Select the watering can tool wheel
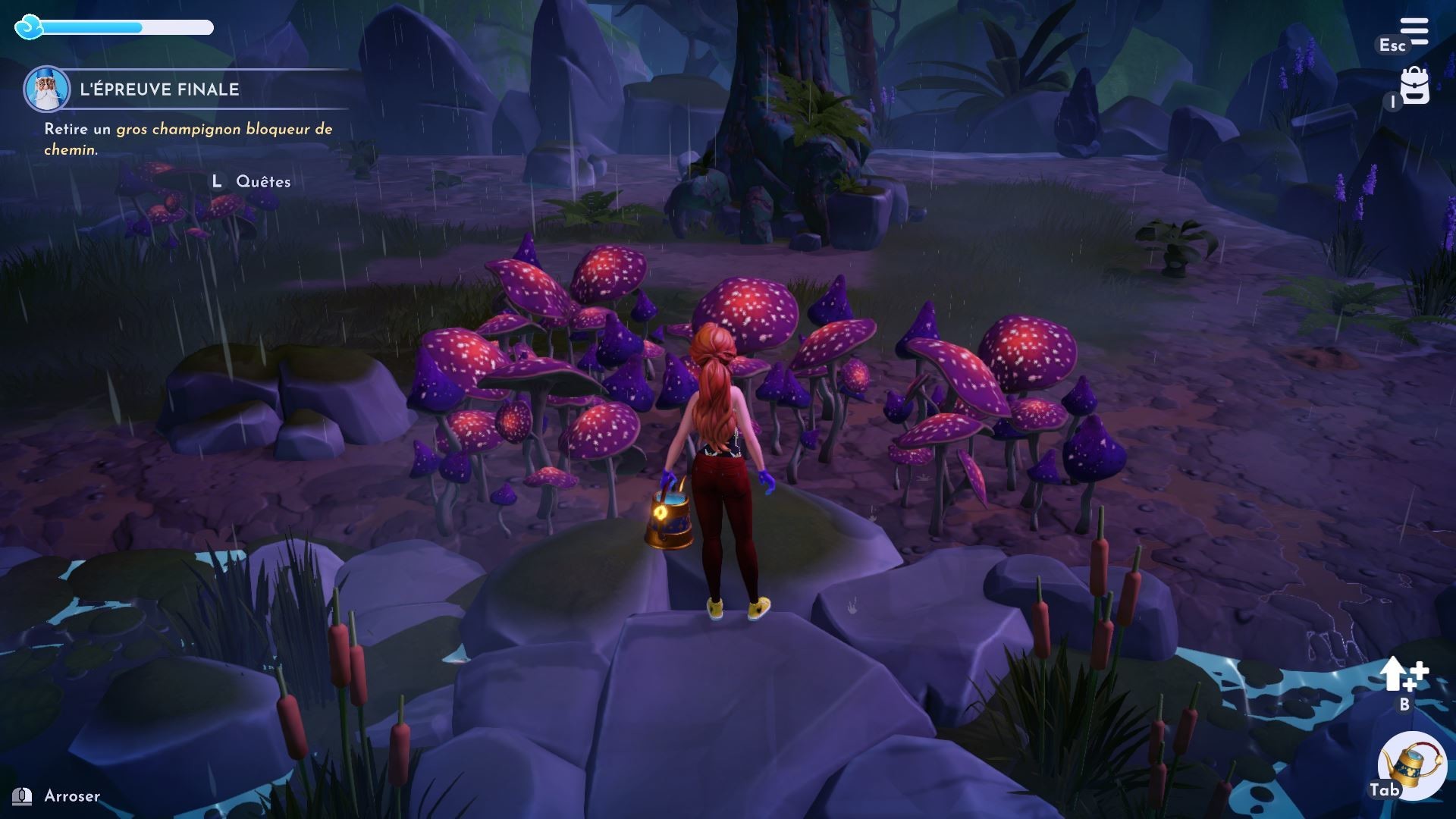The width and height of the screenshot is (1456, 819). pyautogui.click(x=1411, y=767)
